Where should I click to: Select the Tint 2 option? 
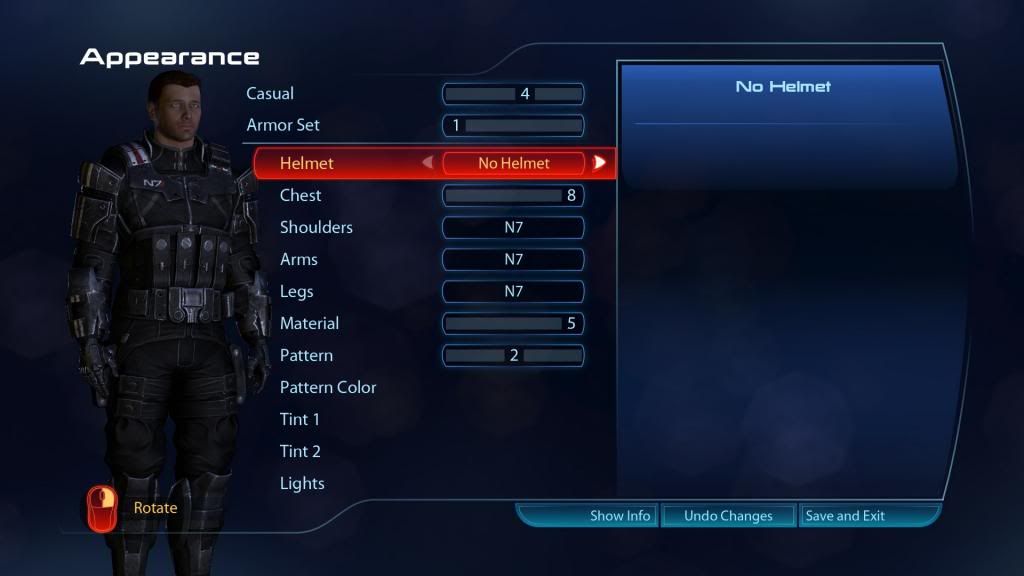300,451
